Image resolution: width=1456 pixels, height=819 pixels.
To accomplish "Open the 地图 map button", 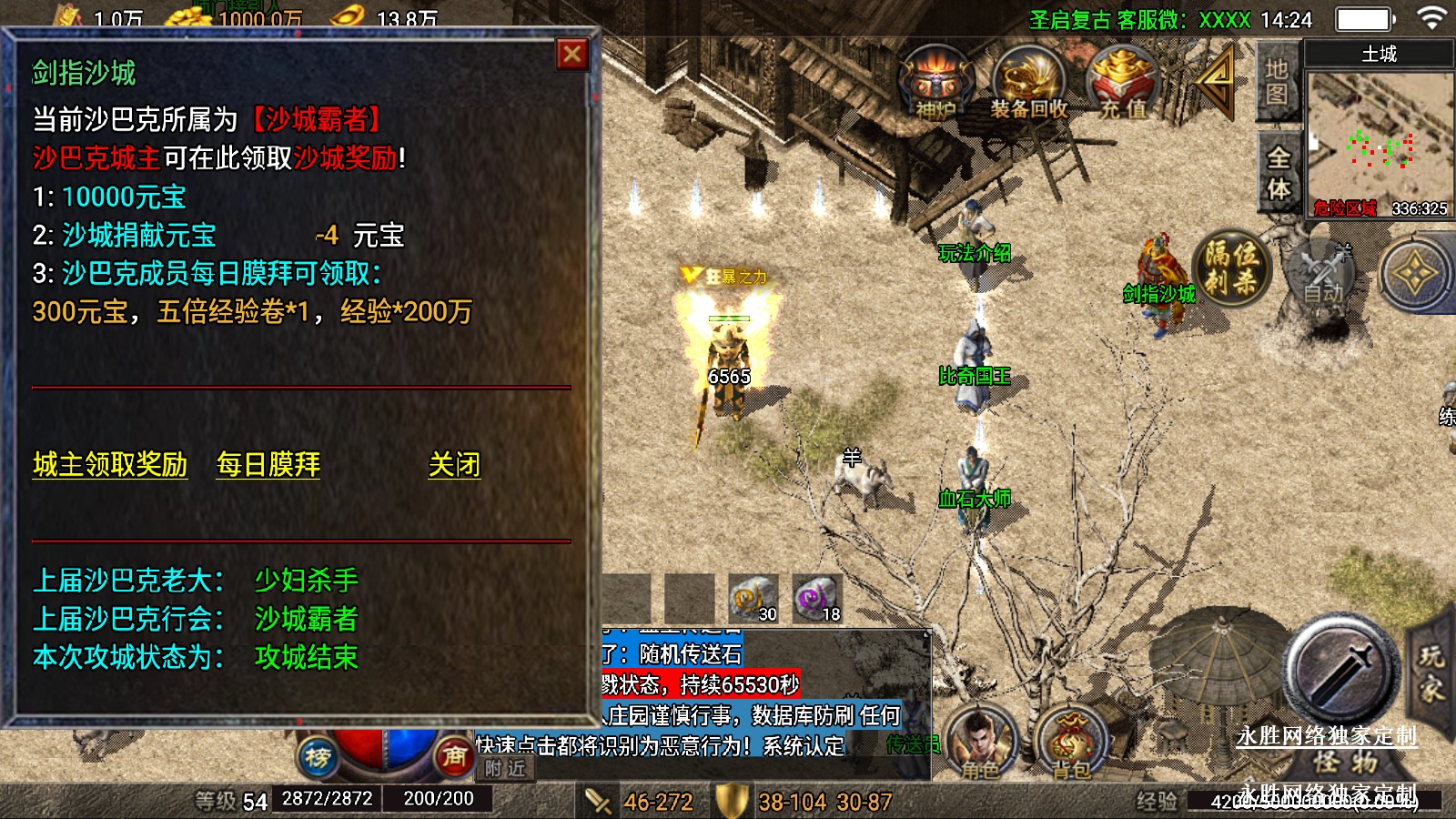I will click(1277, 82).
